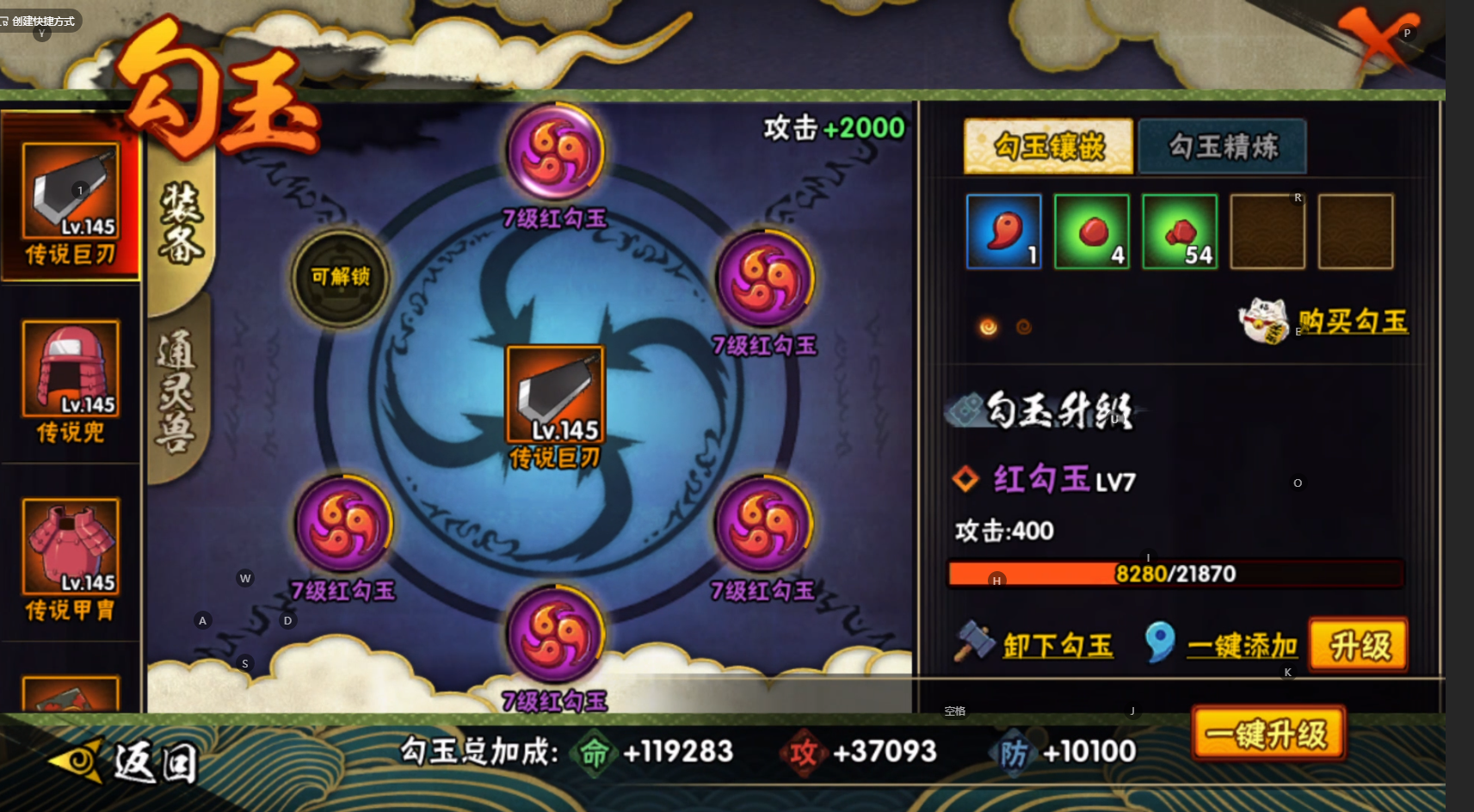1474x812 pixels.
Task: Select the 勾玉镶嵌 tab
Action: [x=1048, y=146]
